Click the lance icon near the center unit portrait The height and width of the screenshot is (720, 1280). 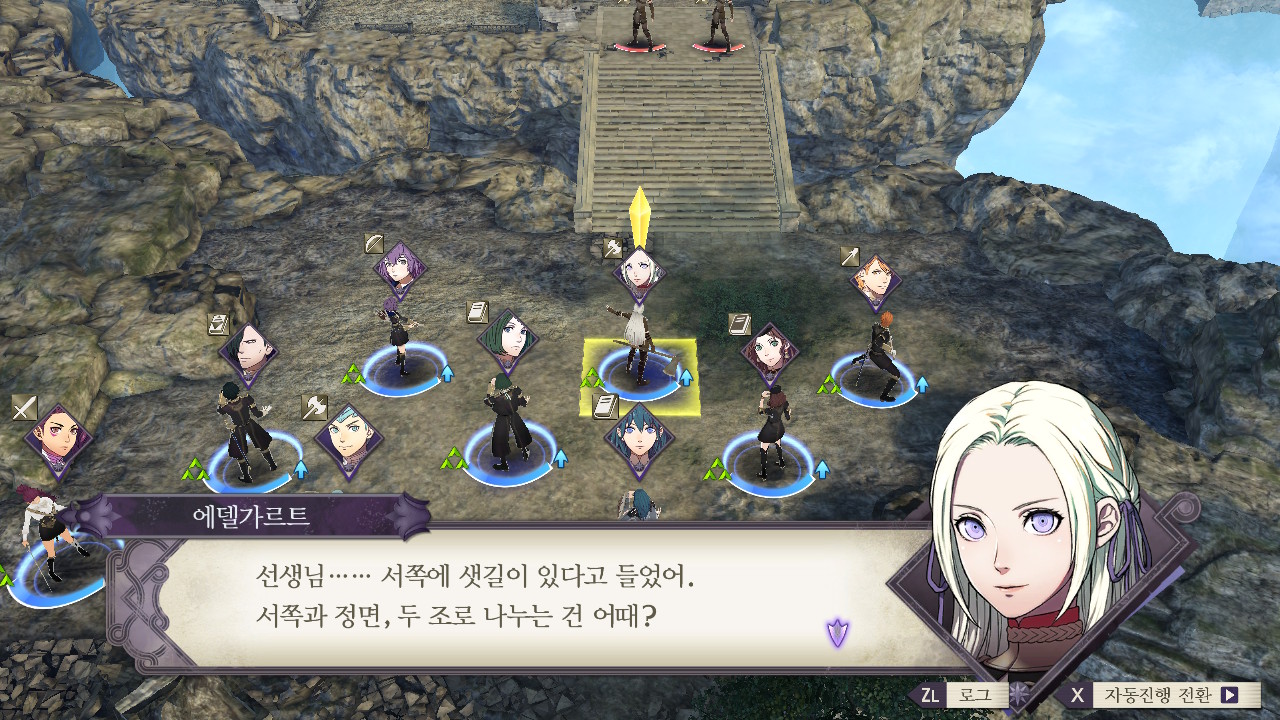click(613, 247)
